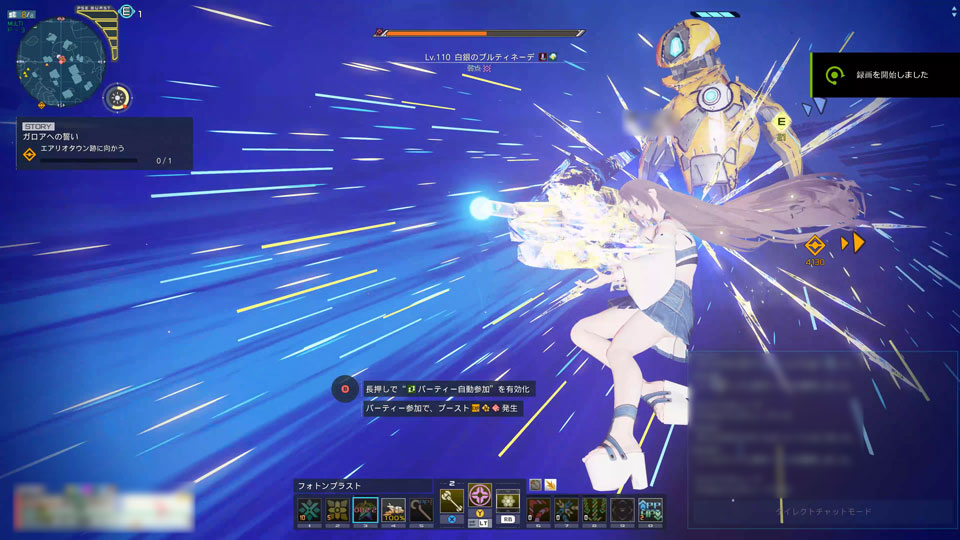The image size is (960, 540).
Task: Use the PP recovery item in last slot
Action: [x=651, y=511]
